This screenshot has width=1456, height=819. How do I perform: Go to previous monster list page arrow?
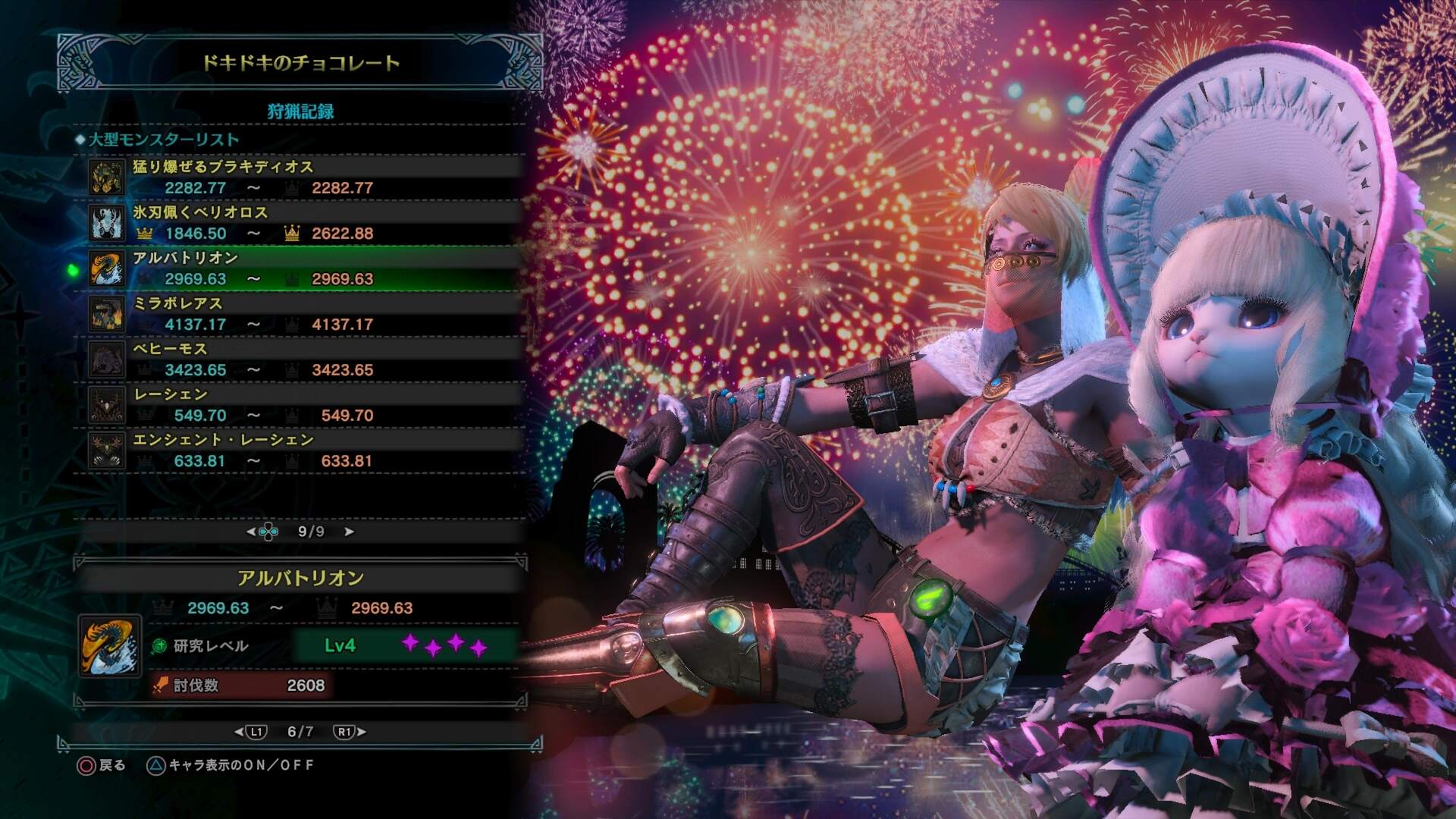point(251,532)
